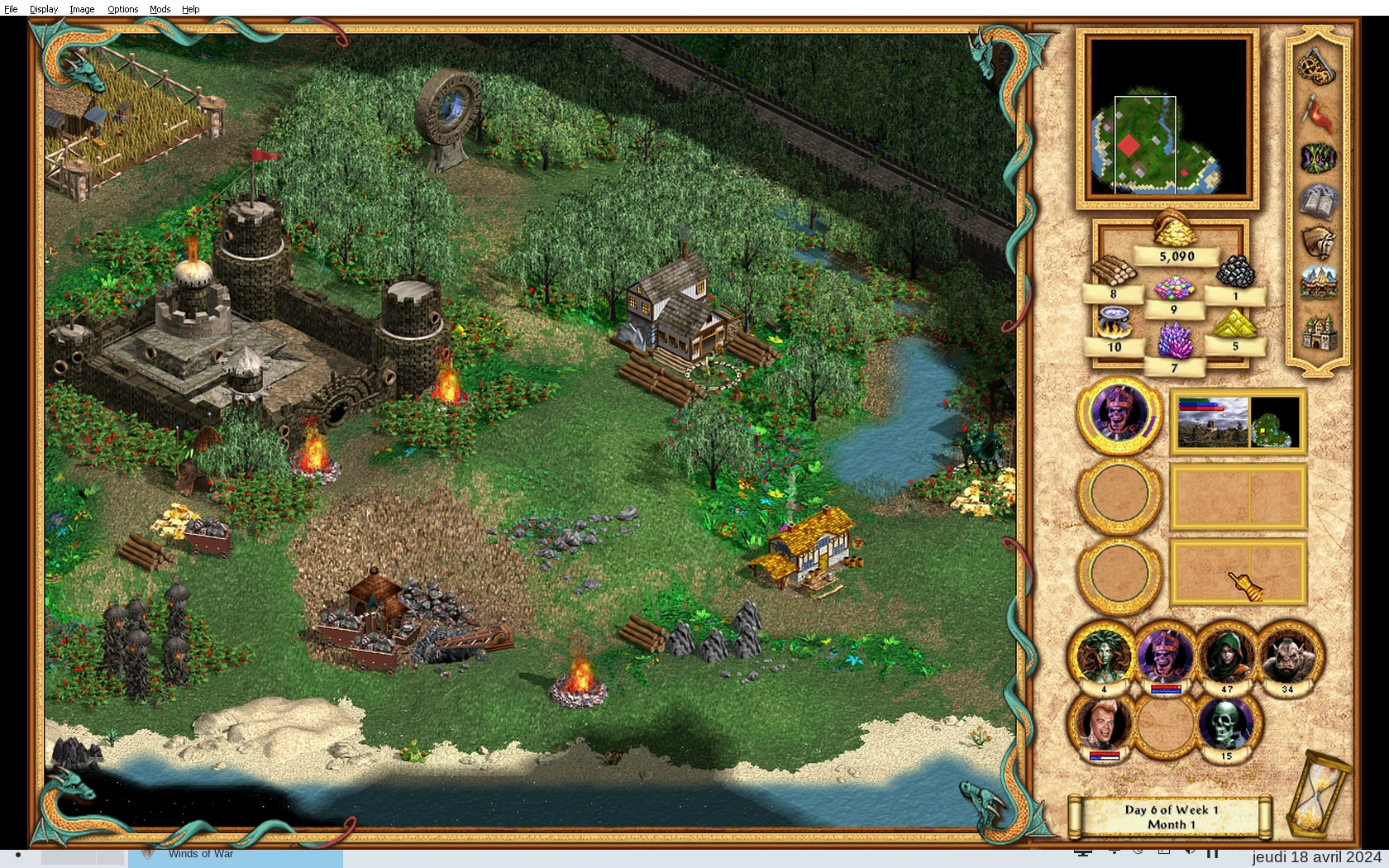Open the Options menu

[x=122, y=9]
